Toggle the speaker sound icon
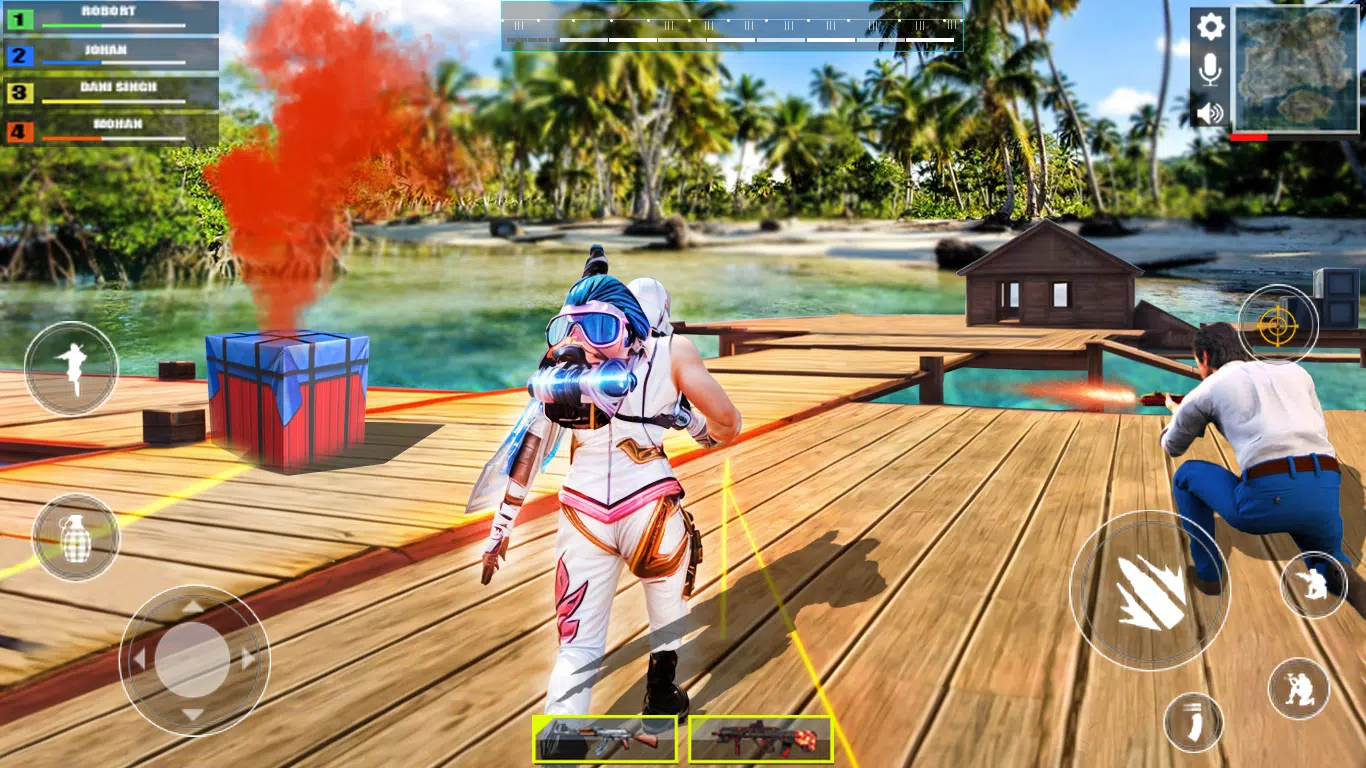Image resolution: width=1366 pixels, height=768 pixels. point(1209,110)
